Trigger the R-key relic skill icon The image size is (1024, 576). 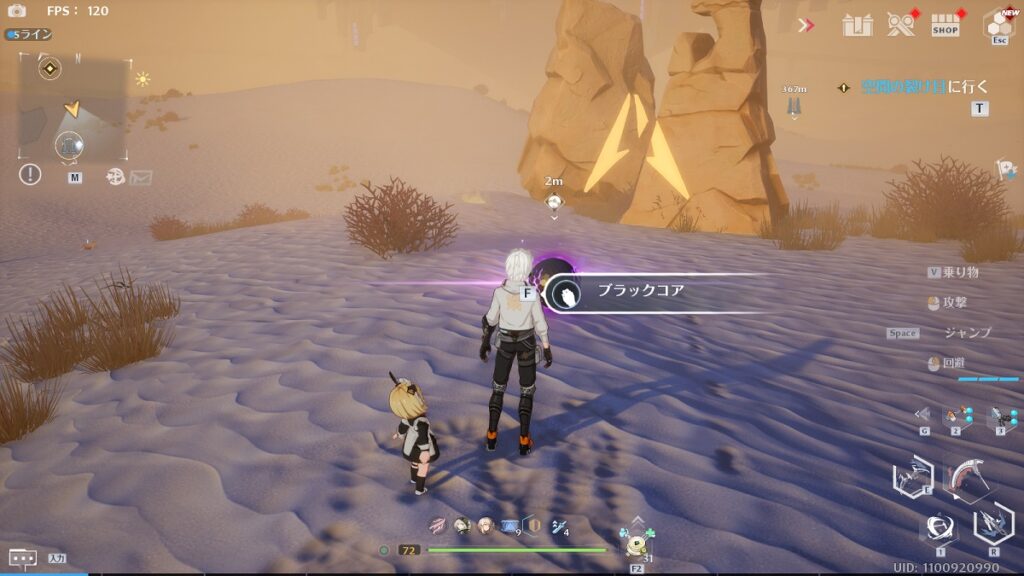tap(993, 522)
